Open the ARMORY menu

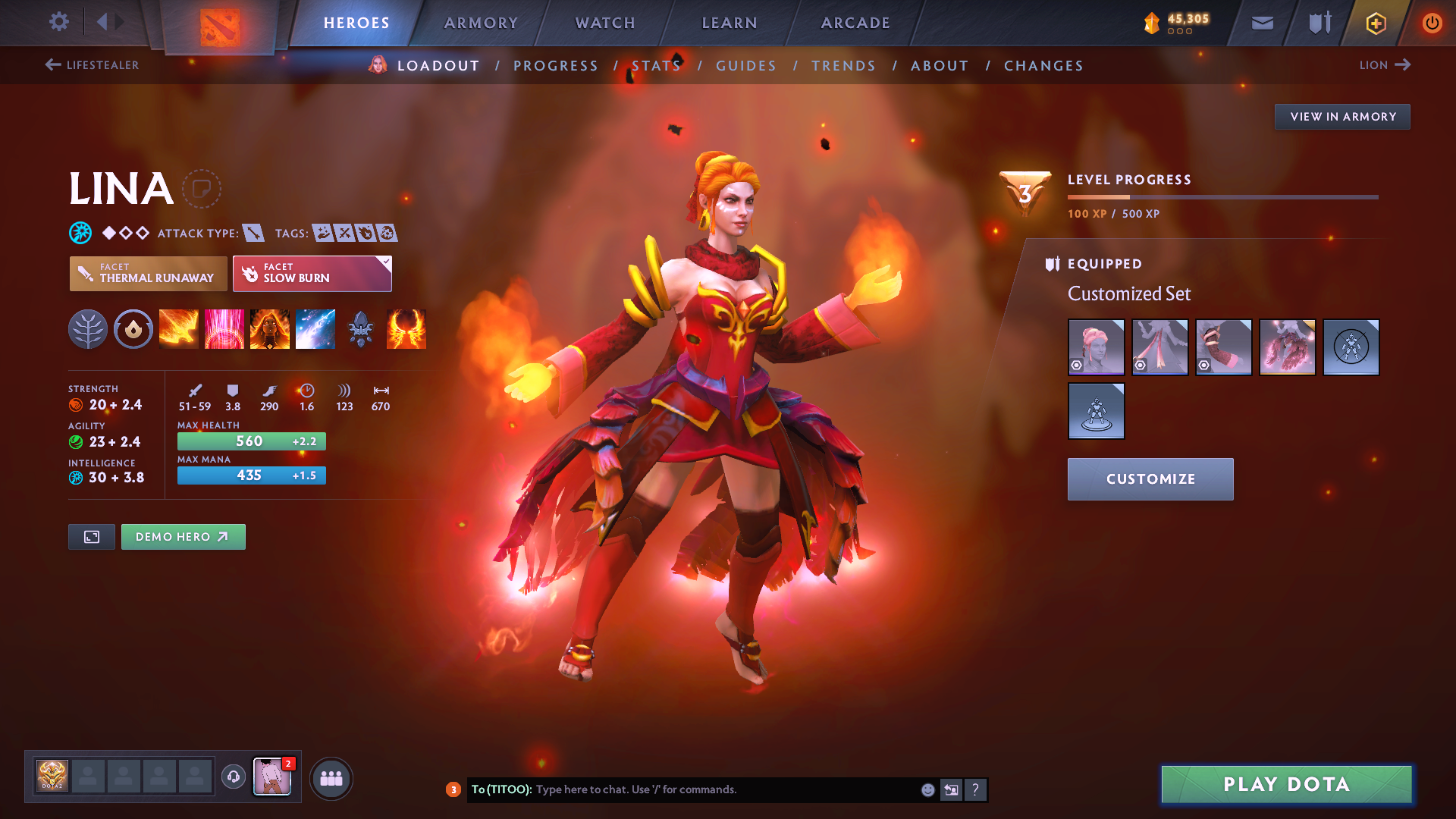[481, 23]
